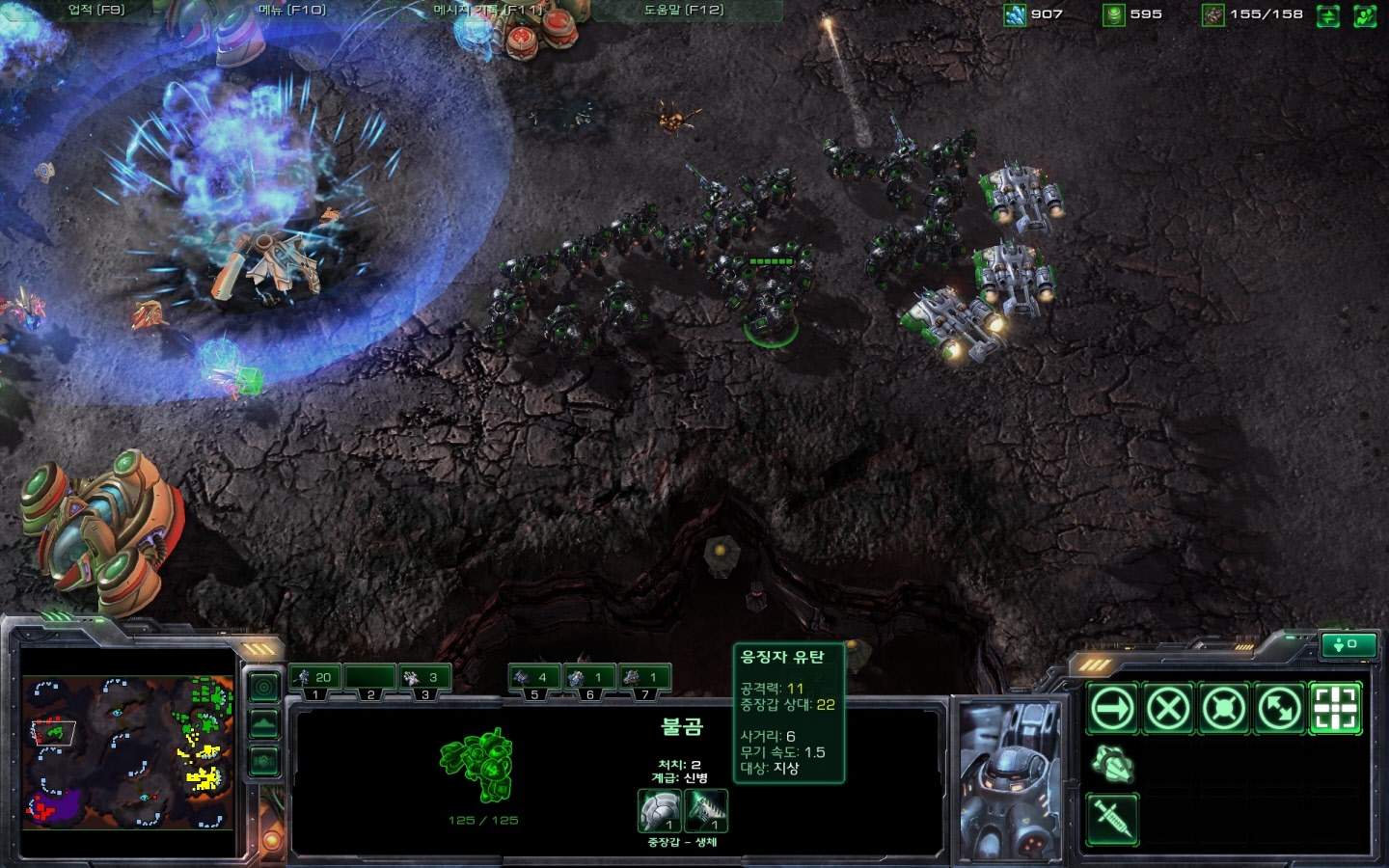1389x868 pixels.
Task: Open the 도움말 (F12) help menu
Action: coord(683,11)
